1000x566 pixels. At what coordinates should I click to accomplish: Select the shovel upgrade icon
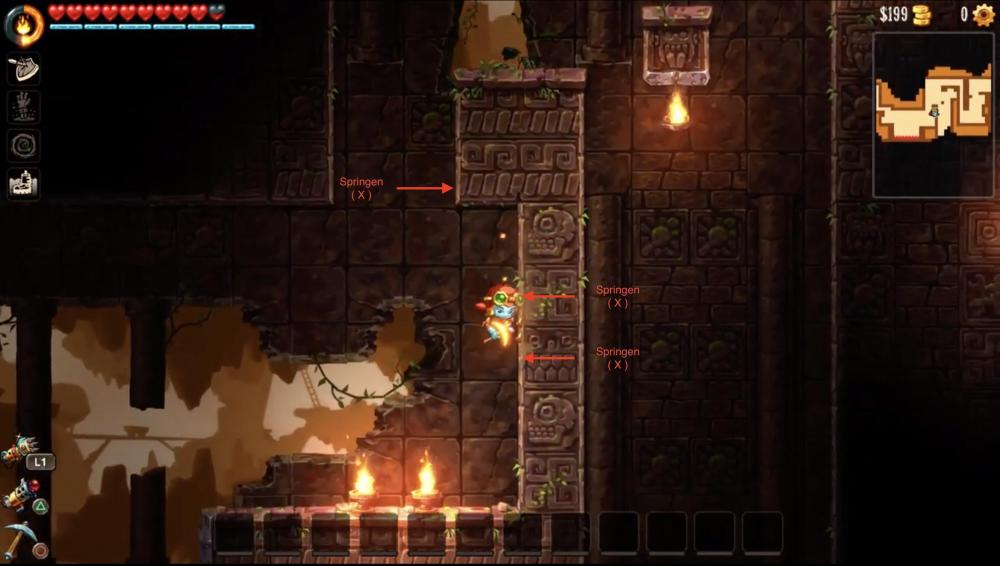(24, 68)
